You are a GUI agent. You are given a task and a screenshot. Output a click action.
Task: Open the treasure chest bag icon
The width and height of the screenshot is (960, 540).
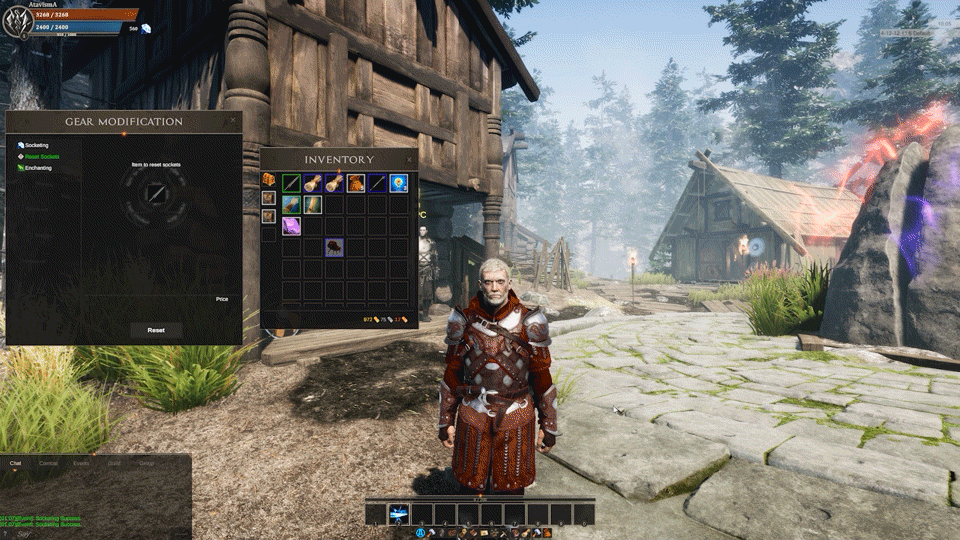pyautogui.click(x=269, y=180)
